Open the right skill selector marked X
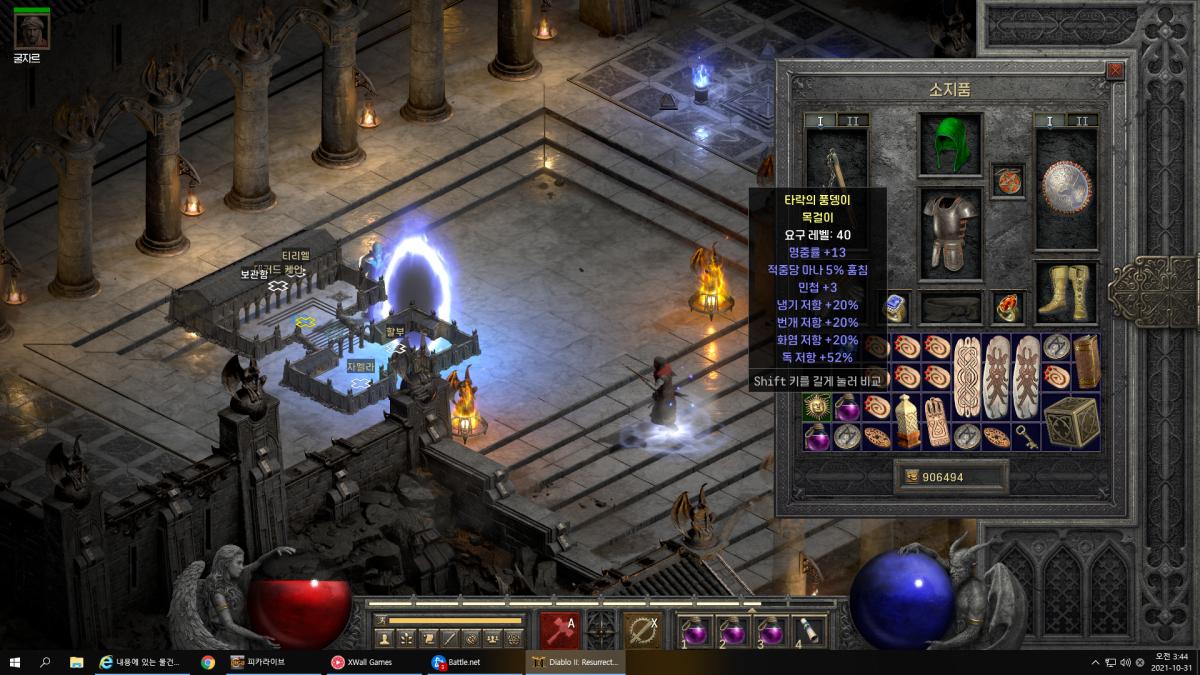The image size is (1200, 675). click(642, 631)
